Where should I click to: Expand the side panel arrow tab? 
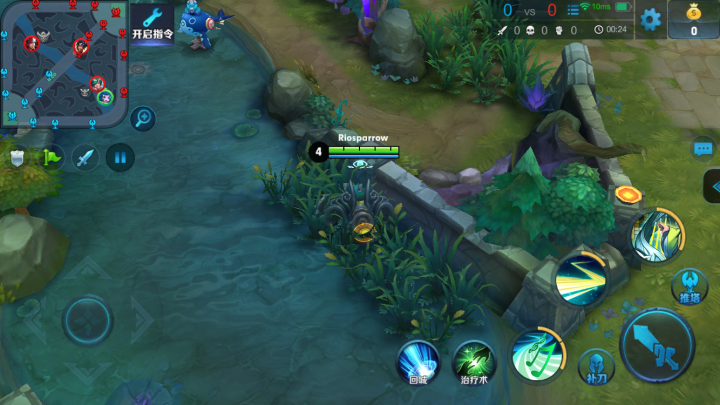(x=712, y=186)
